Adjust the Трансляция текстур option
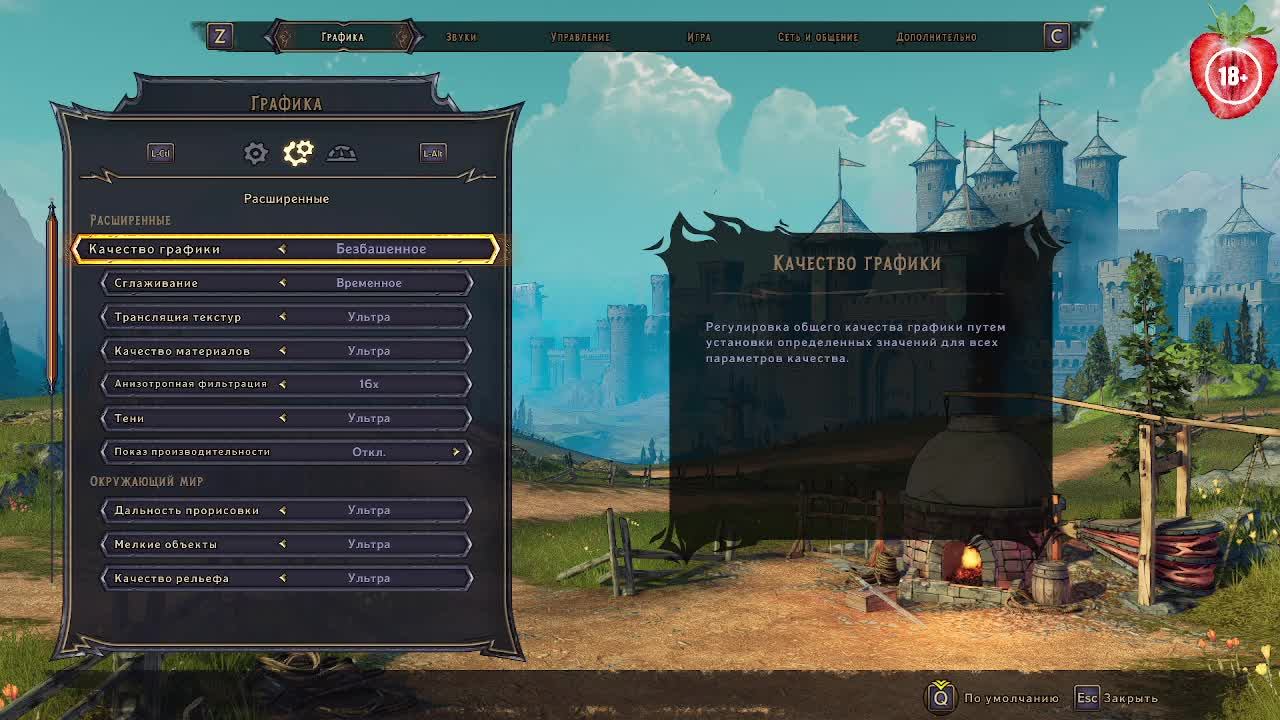1280x720 pixels. pos(287,317)
